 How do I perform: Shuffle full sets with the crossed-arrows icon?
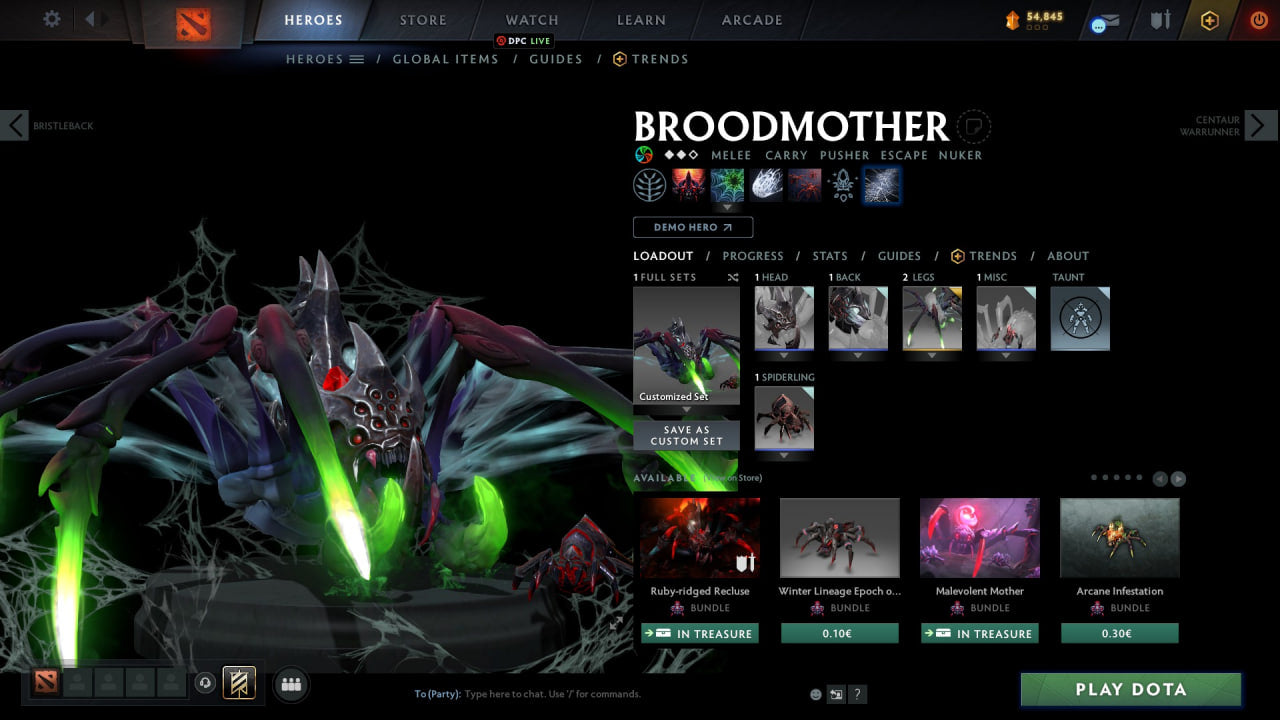(733, 277)
